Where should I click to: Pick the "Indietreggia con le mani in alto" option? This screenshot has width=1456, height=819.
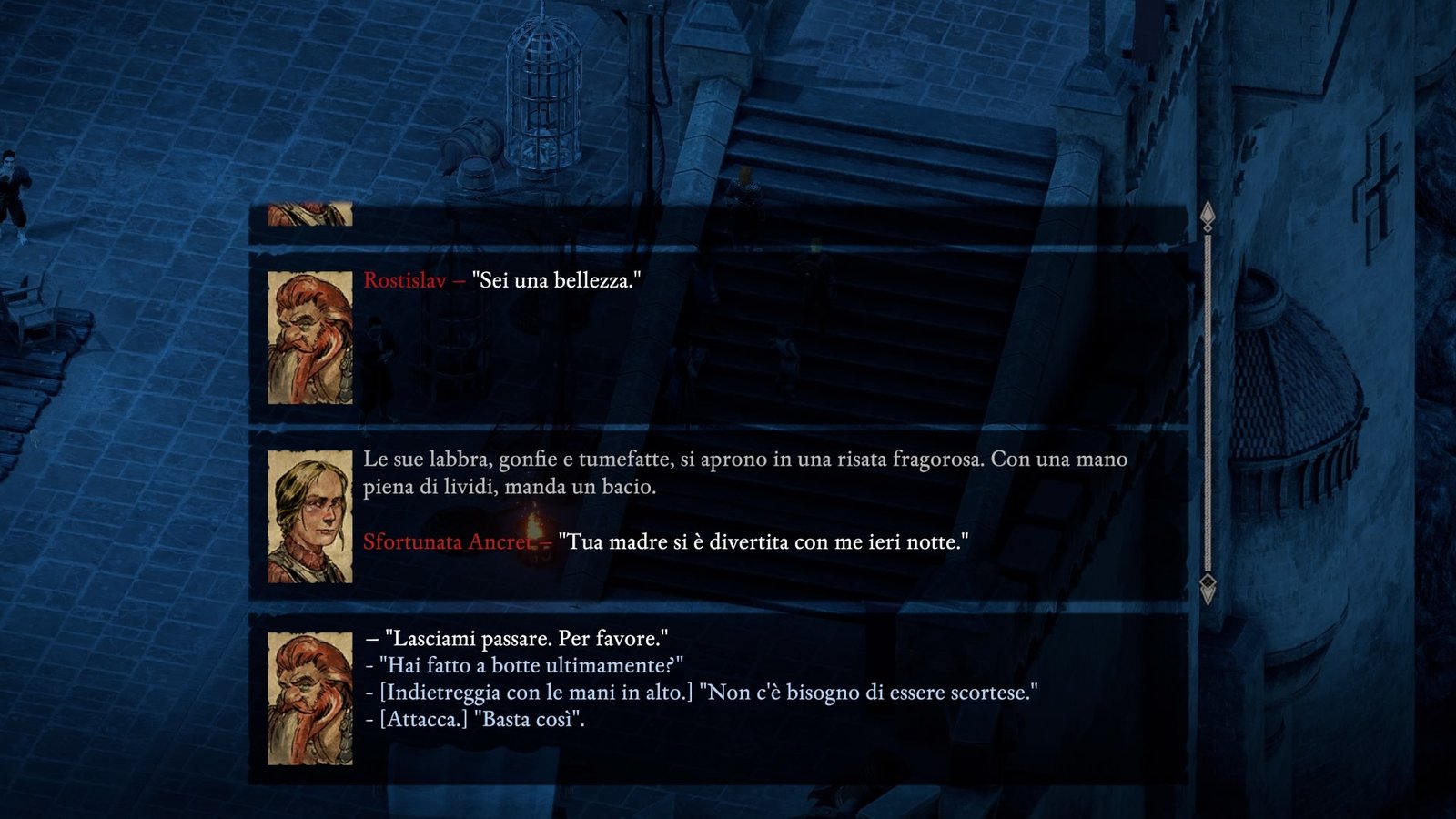click(x=708, y=693)
